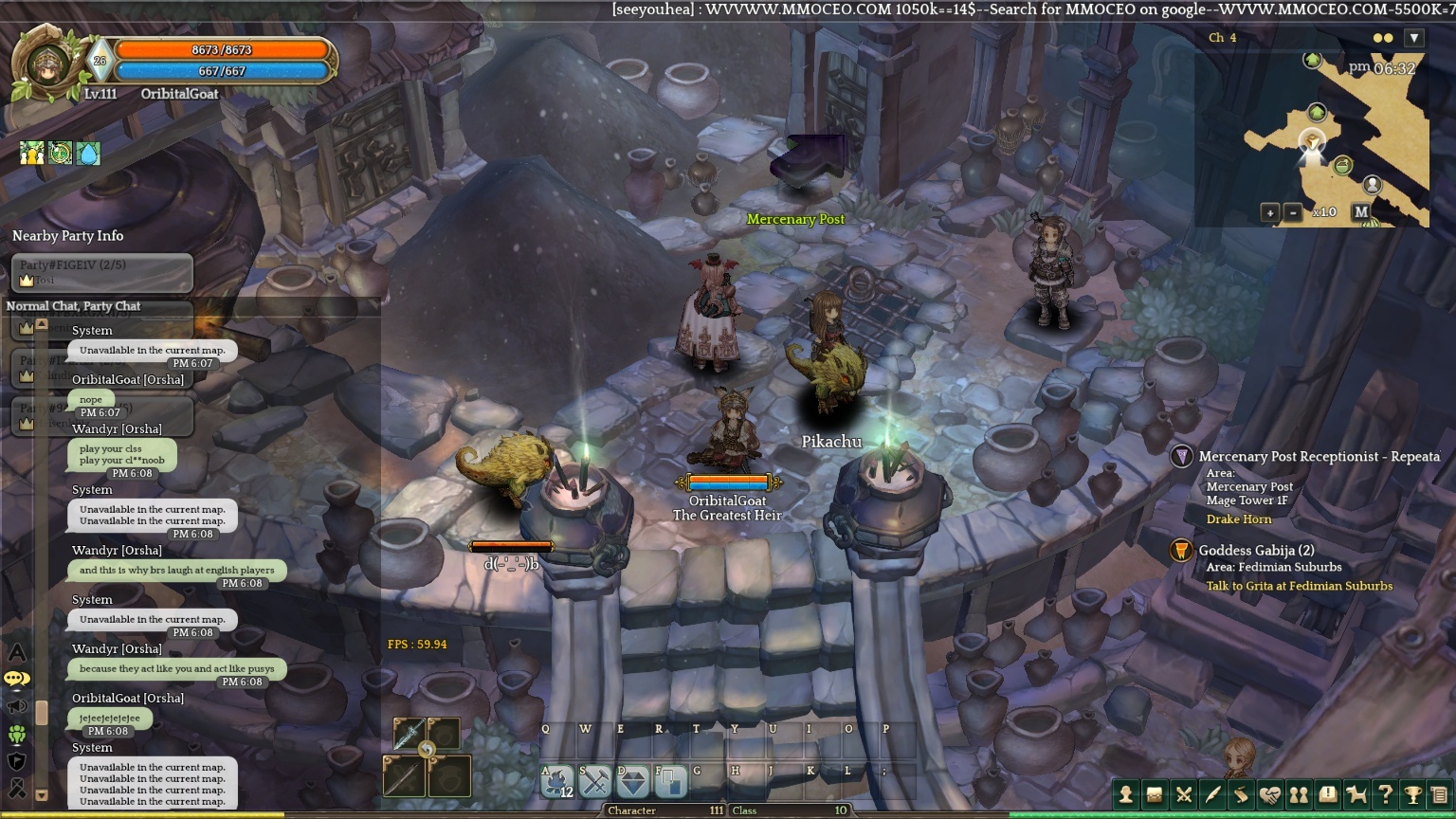The width and height of the screenshot is (1456, 819).
Task: Click the water drop buff icon
Action: [88, 153]
